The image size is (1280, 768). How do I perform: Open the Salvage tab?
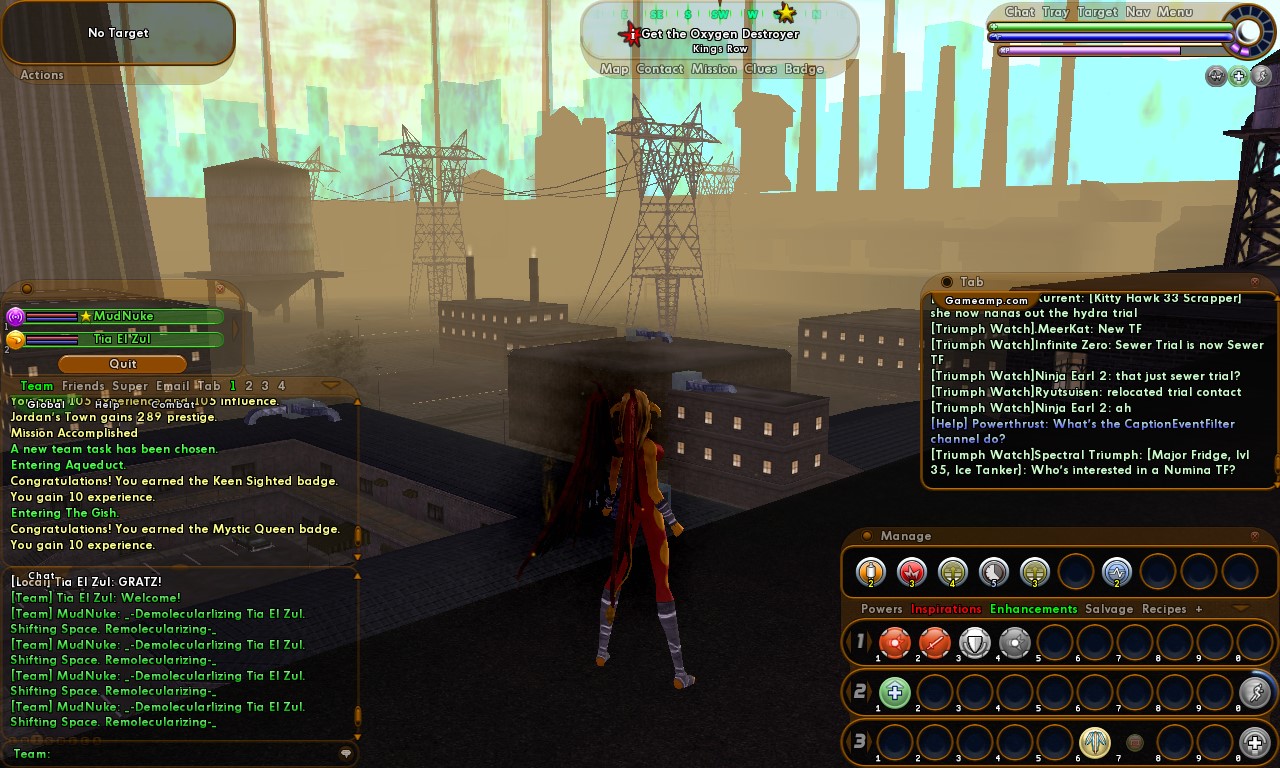point(1109,609)
